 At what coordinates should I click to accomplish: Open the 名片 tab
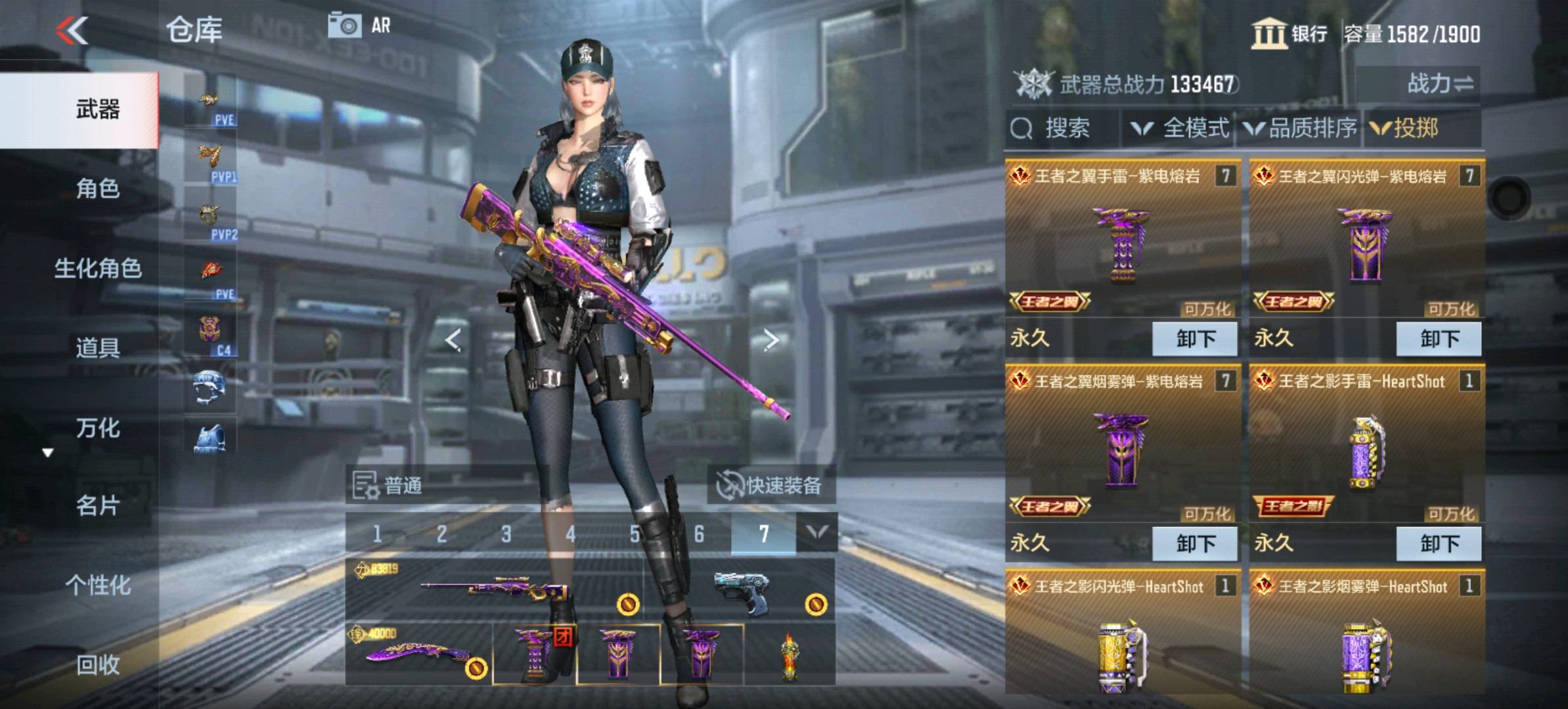[x=97, y=506]
